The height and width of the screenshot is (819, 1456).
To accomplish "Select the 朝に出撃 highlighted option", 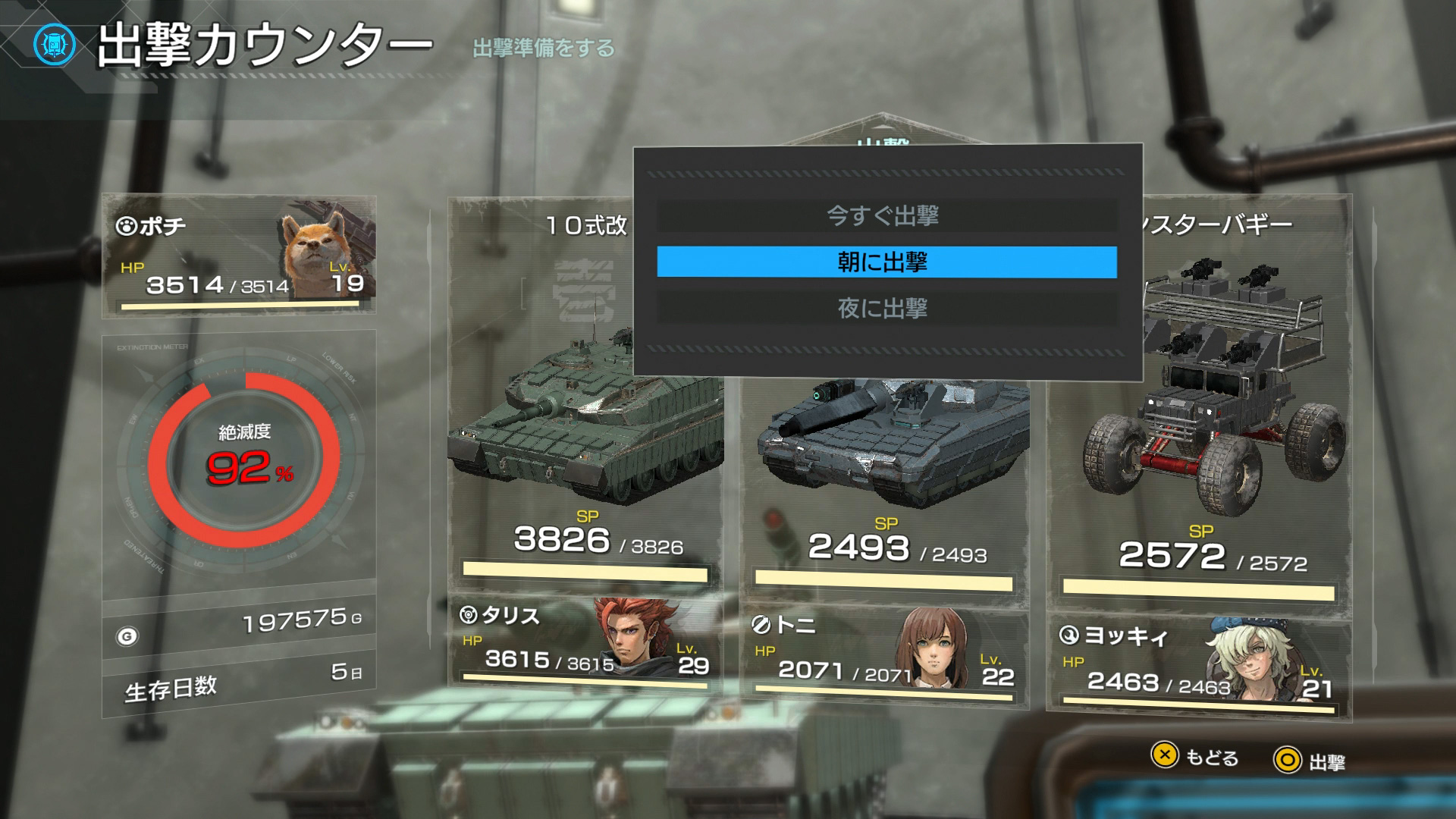I will 884,262.
